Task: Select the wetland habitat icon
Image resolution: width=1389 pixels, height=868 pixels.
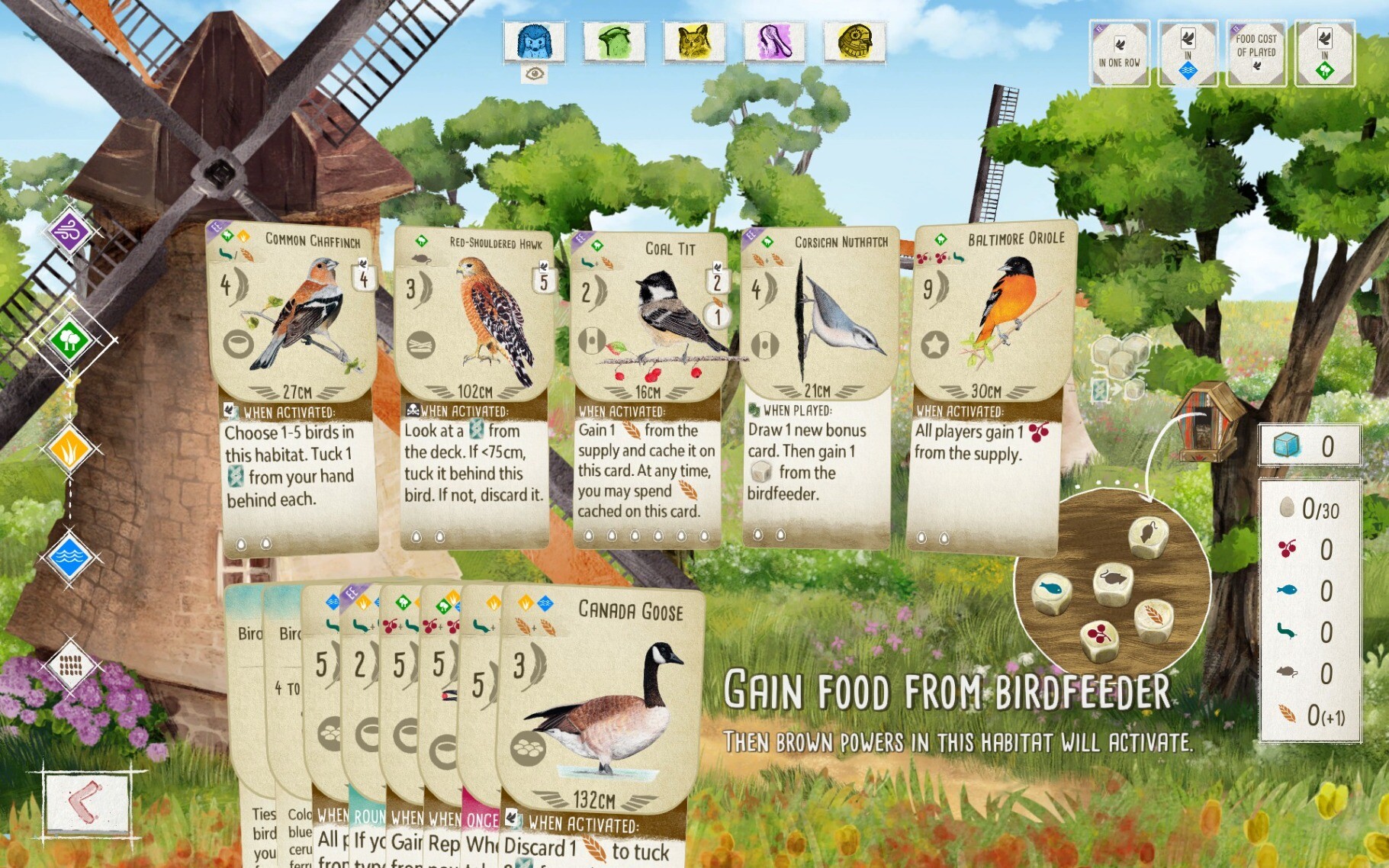Action: pos(70,557)
